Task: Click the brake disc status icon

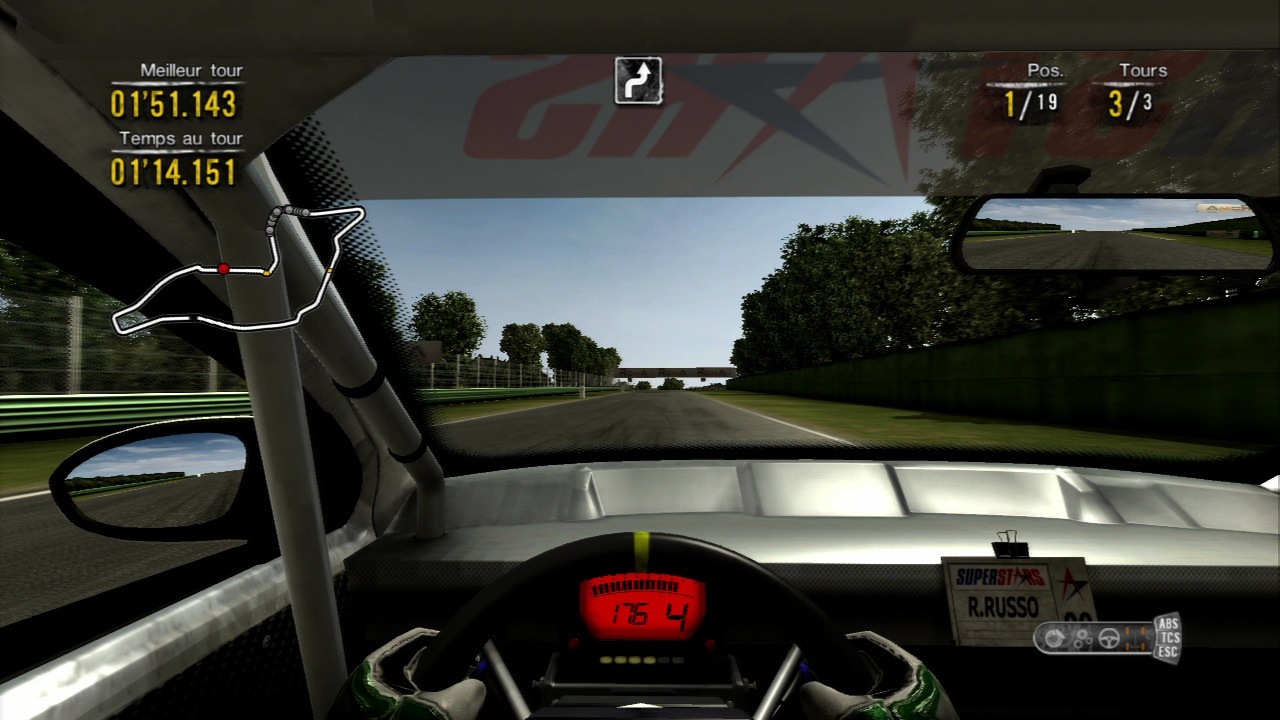Action: (x=1054, y=637)
